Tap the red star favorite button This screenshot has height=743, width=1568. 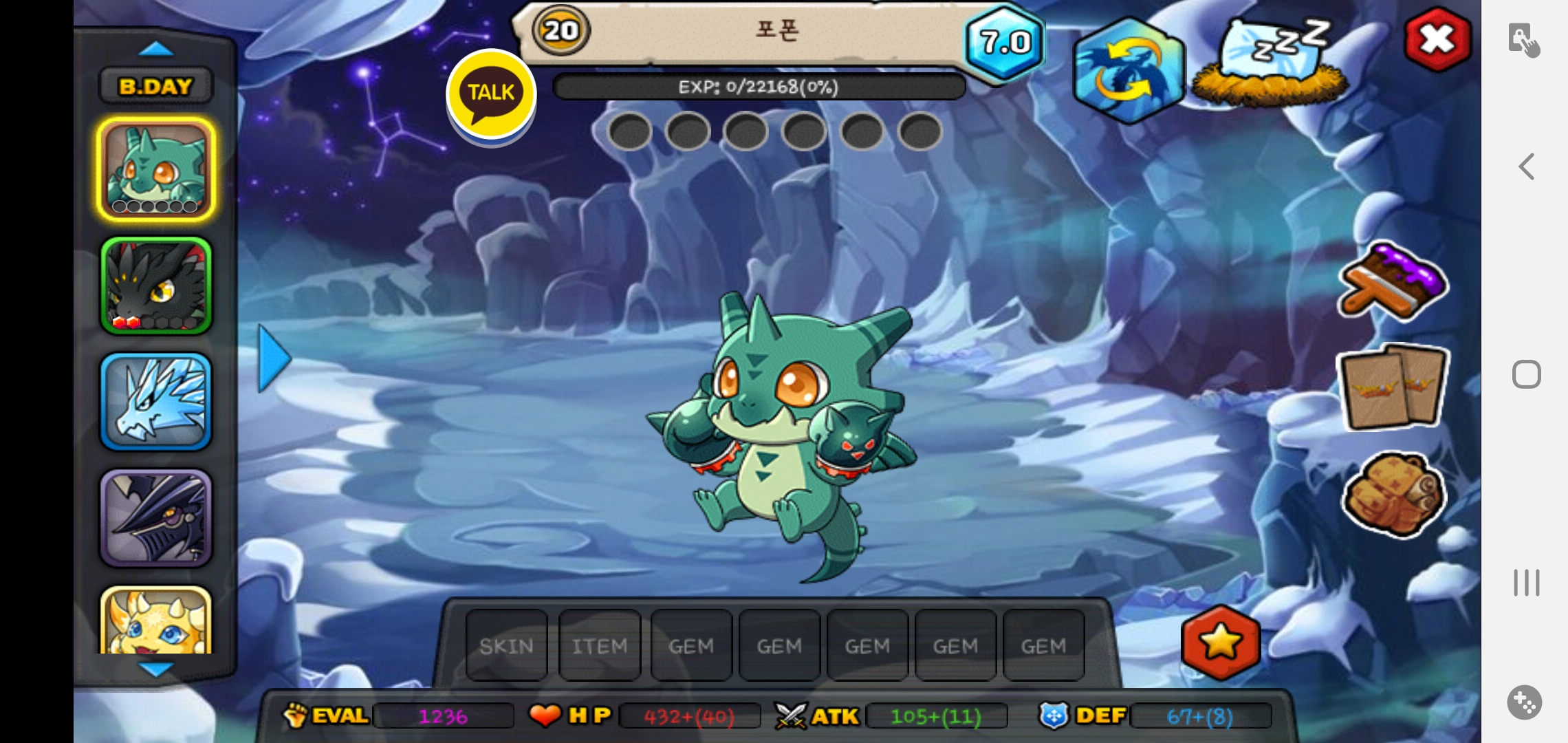1221,643
